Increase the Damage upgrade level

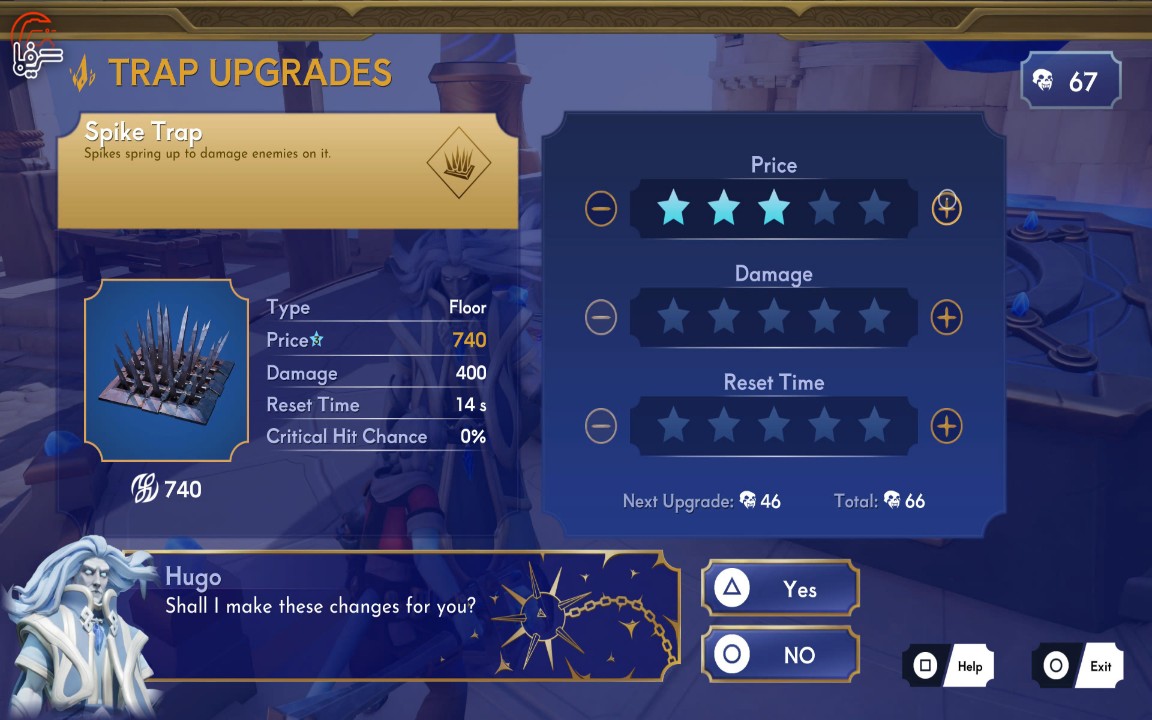coord(946,318)
